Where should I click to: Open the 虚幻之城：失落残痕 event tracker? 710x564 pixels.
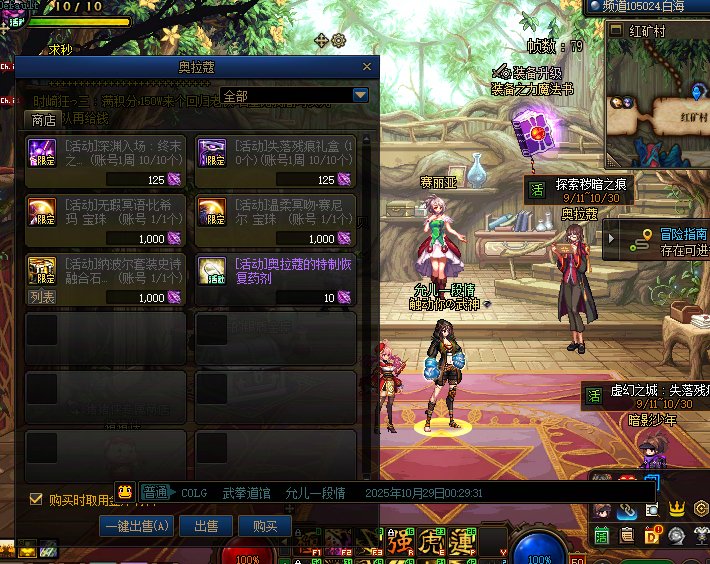648,396
